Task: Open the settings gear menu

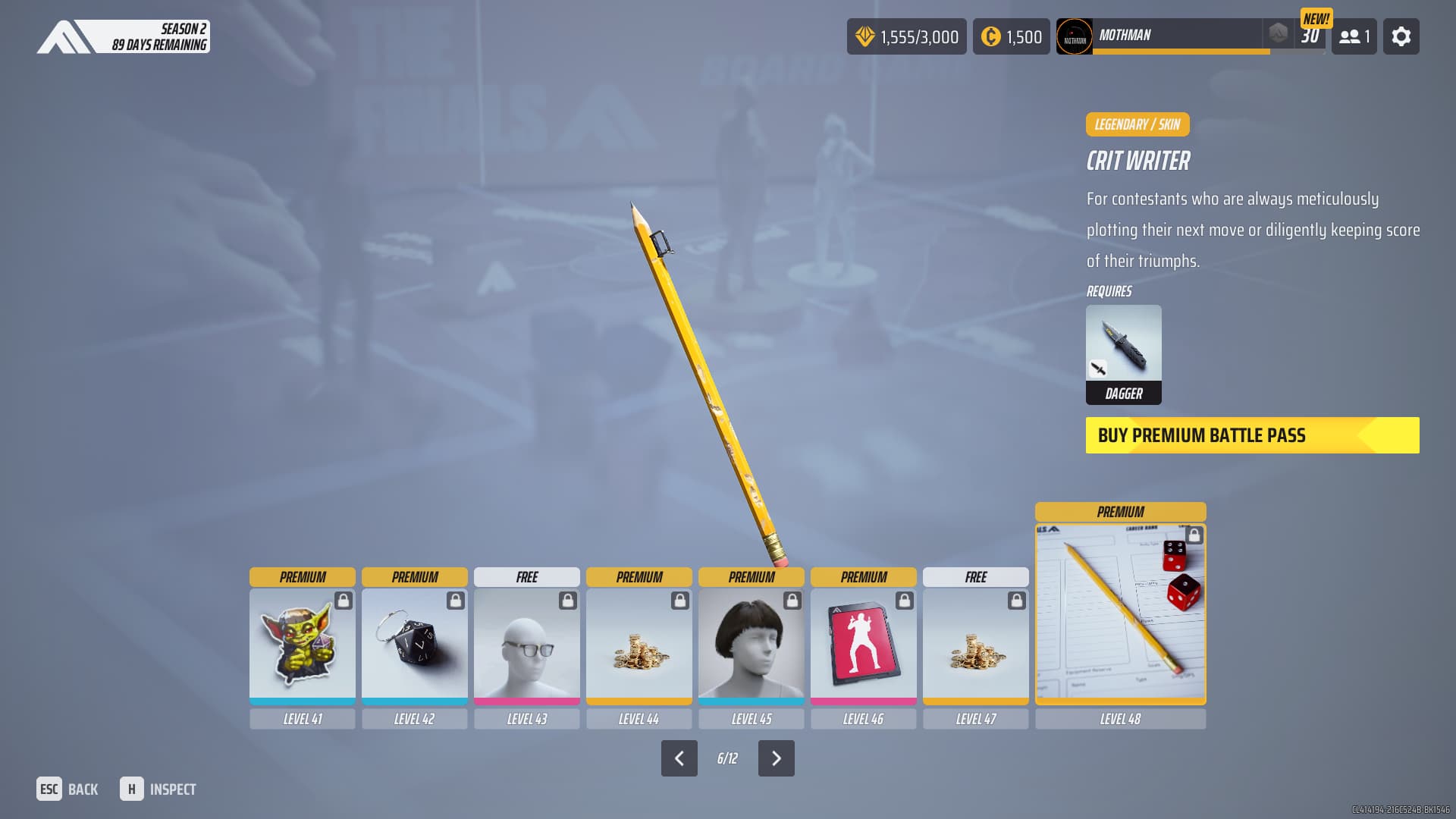Action: tap(1401, 36)
